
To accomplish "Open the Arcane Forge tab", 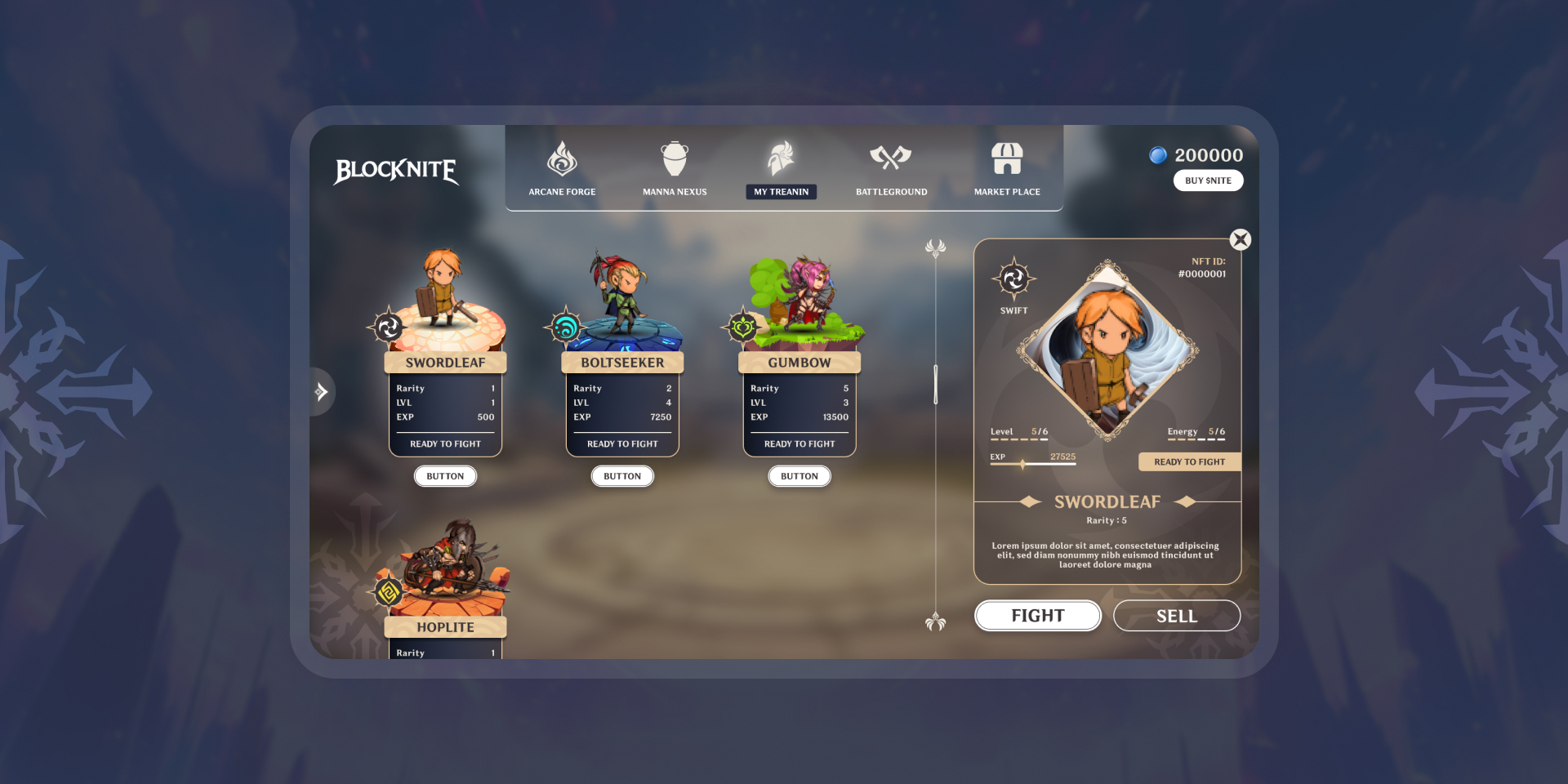I will tap(562, 169).
